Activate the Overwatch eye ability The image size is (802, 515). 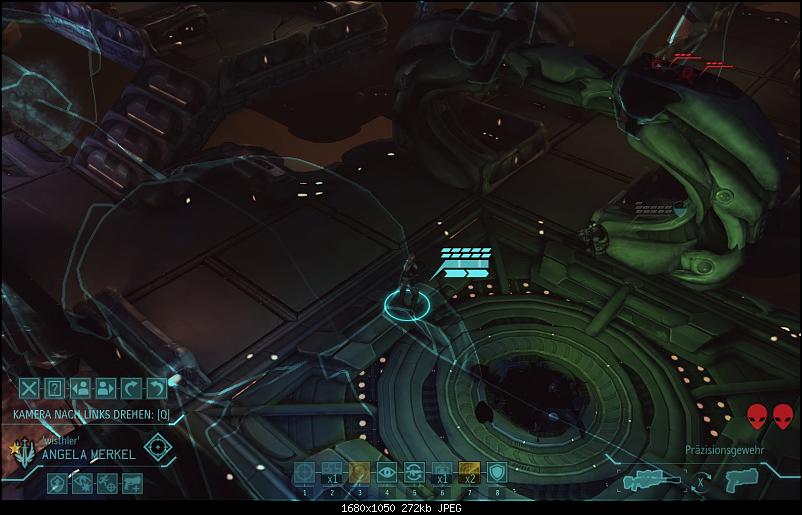click(386, 473)
